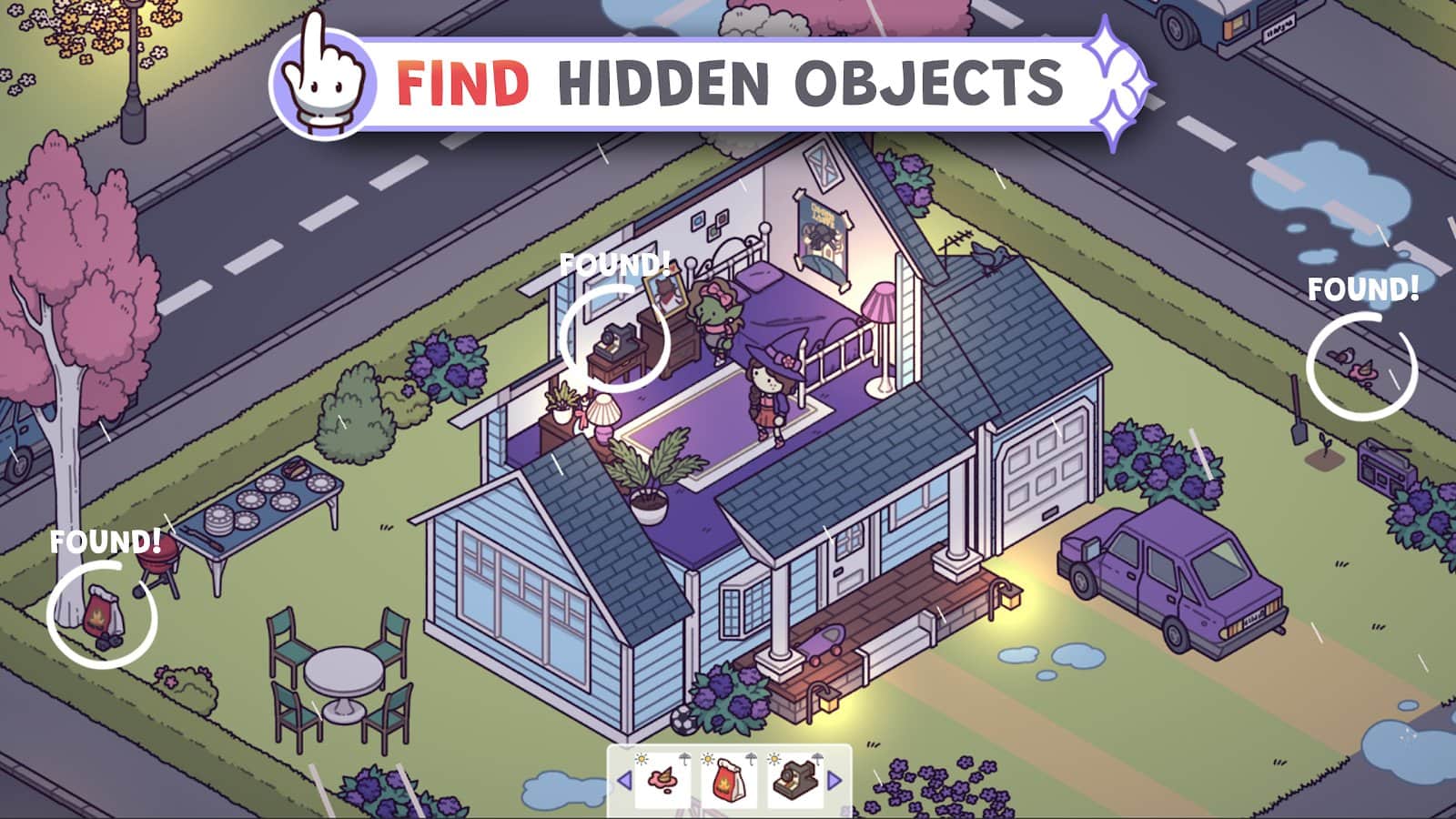Viewport: 1456px width, 819px height.
Task: Toggle the sun icon on the charcoal bag card
Action: 708,759
